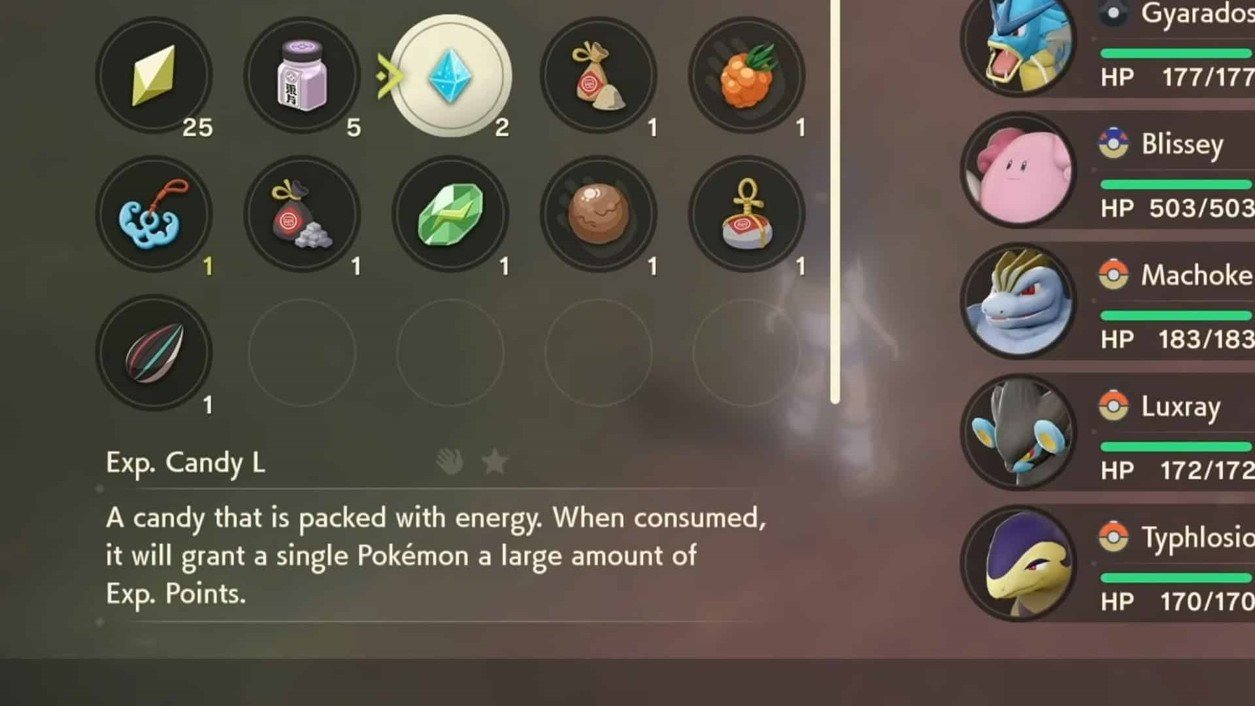Select the Exp. Candy L slot
Viewport: 1255px width, 706px height.
pyautogui.click(x=450, y=76)
